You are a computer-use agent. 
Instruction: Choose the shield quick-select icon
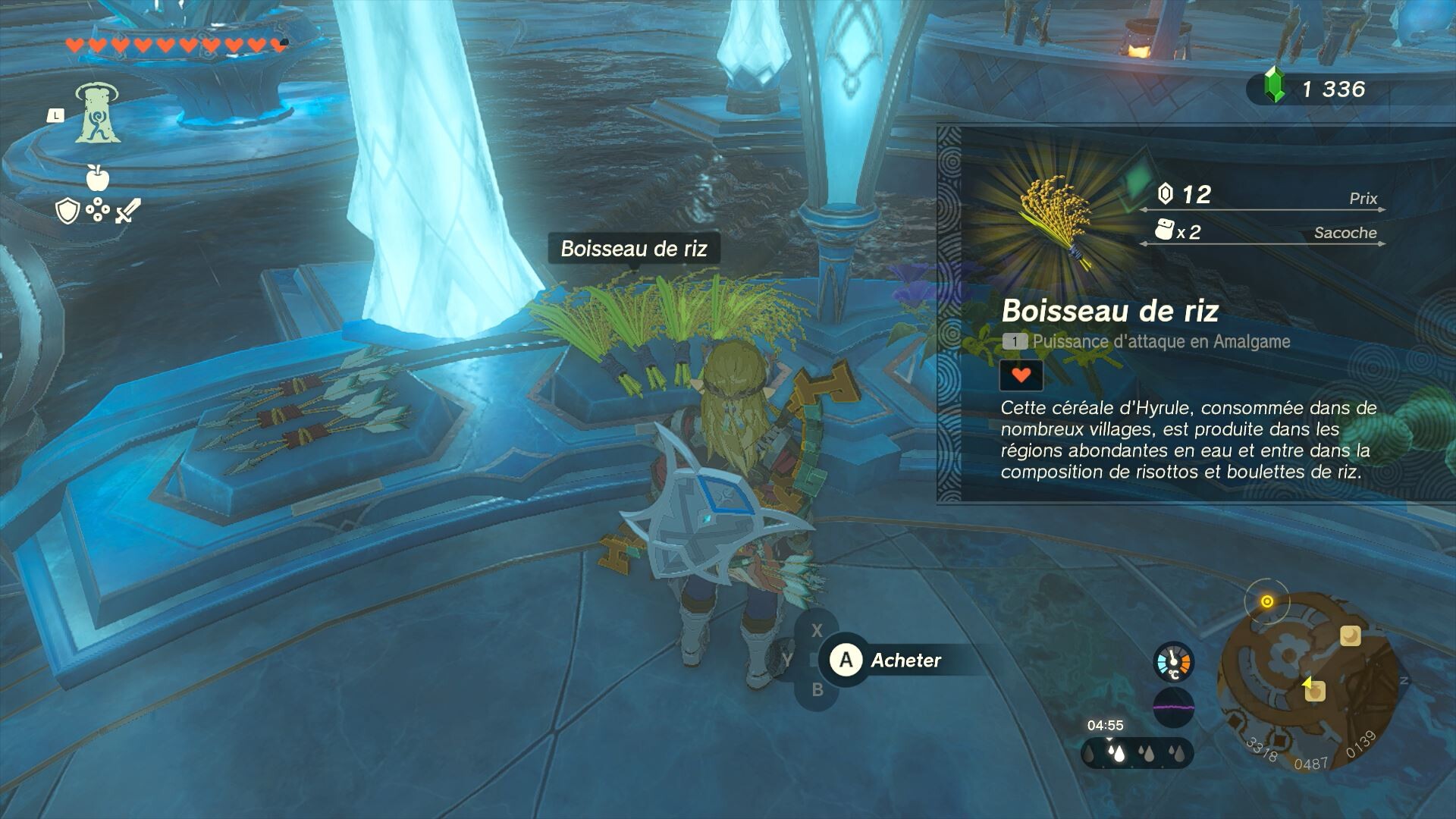coord(68,211)
